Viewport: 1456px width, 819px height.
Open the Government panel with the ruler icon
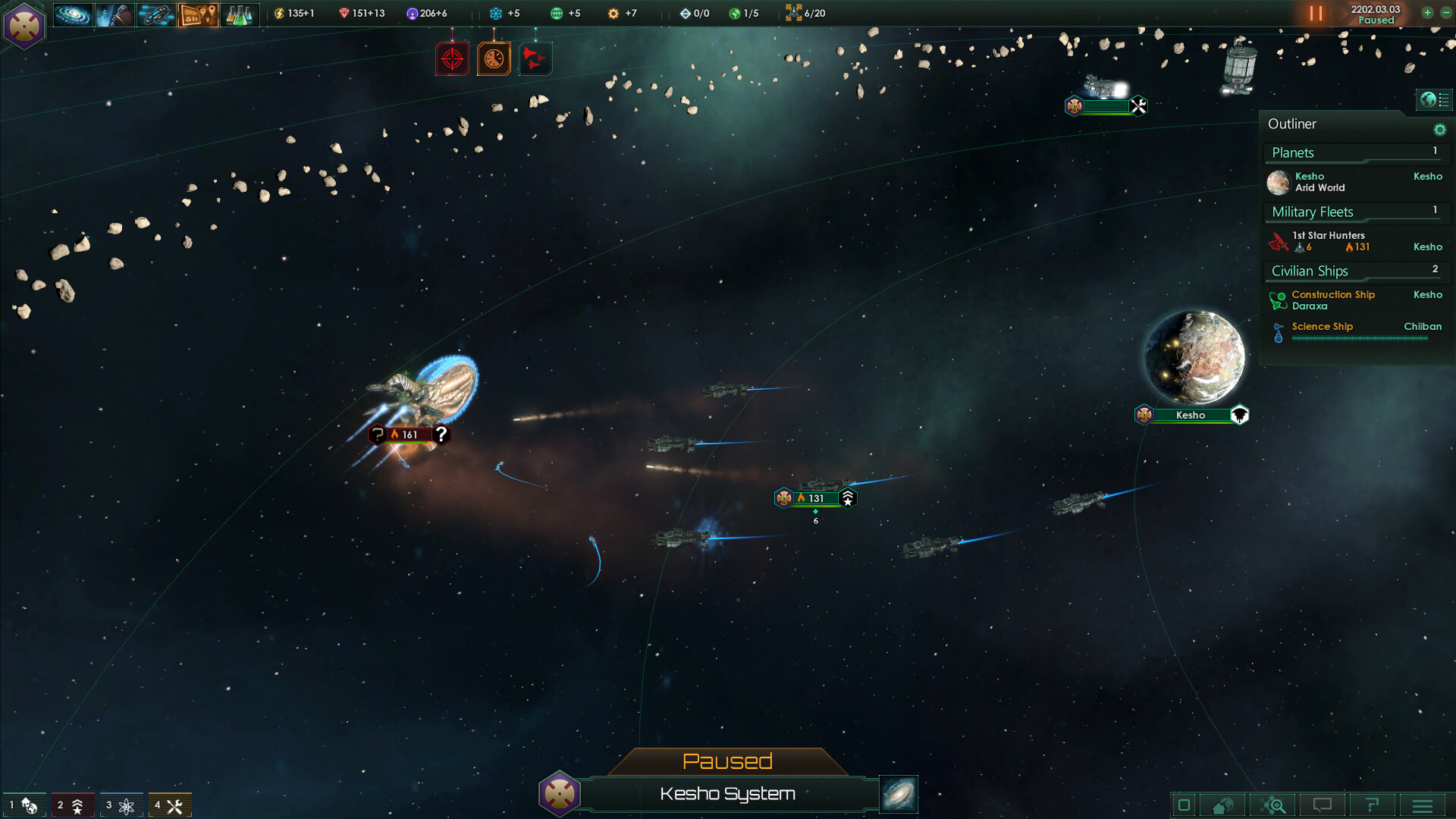(114, 14)
